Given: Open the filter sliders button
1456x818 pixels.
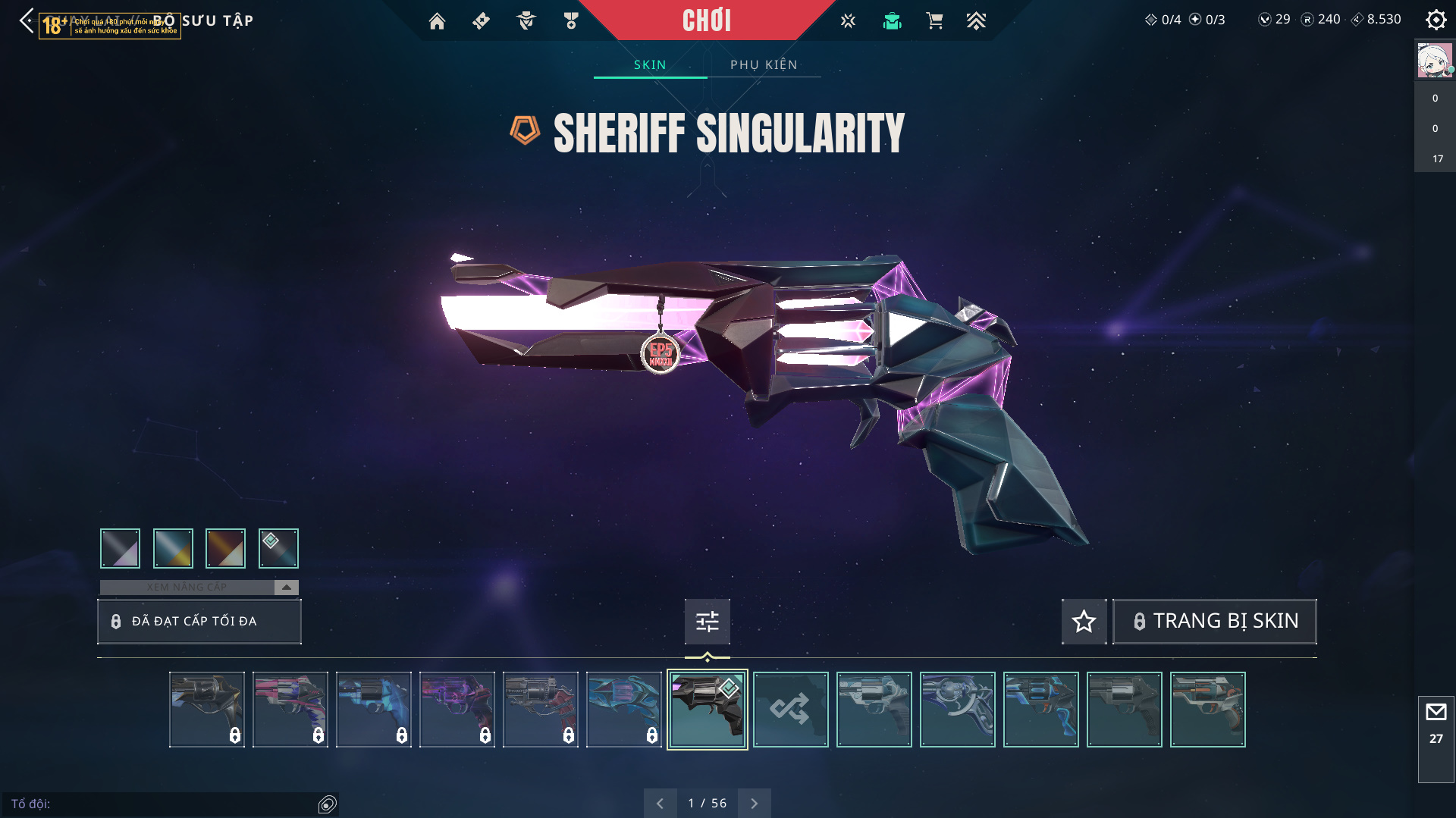Looking at the screenshot, I should [x=707, y=622].
